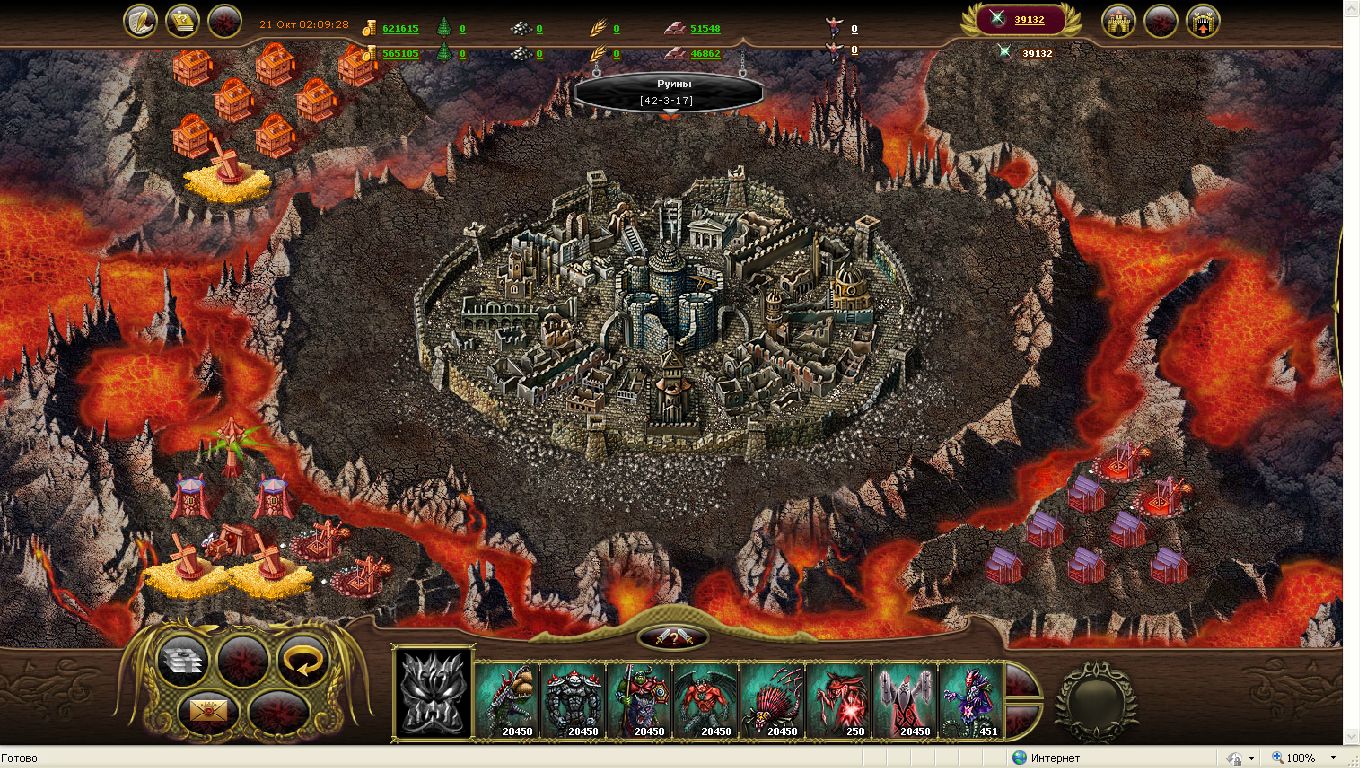Select the red imp unit with 250
1360x768 pixels.
coord(838,699)
